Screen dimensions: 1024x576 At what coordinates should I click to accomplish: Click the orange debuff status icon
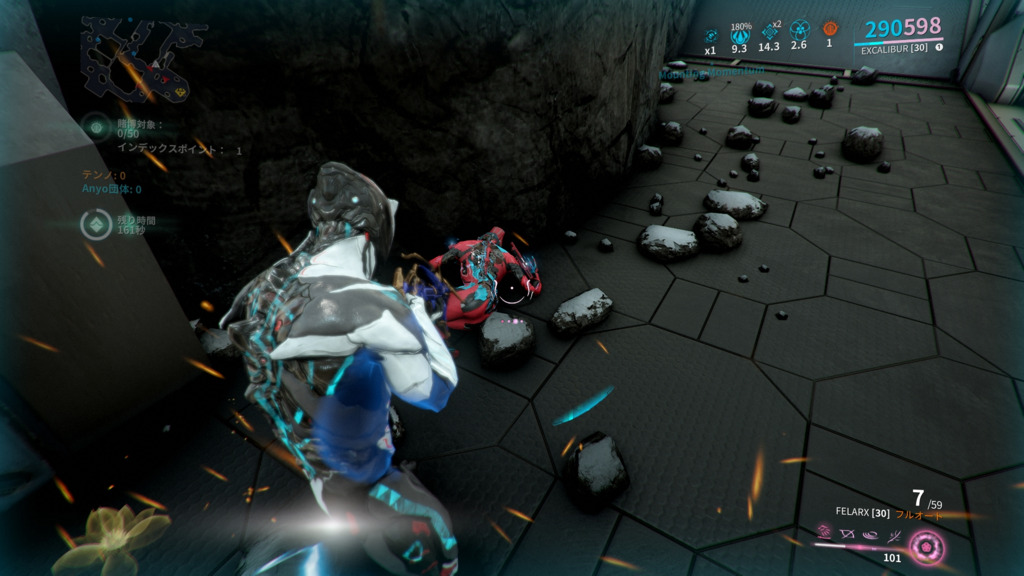[x=829, y=29]
